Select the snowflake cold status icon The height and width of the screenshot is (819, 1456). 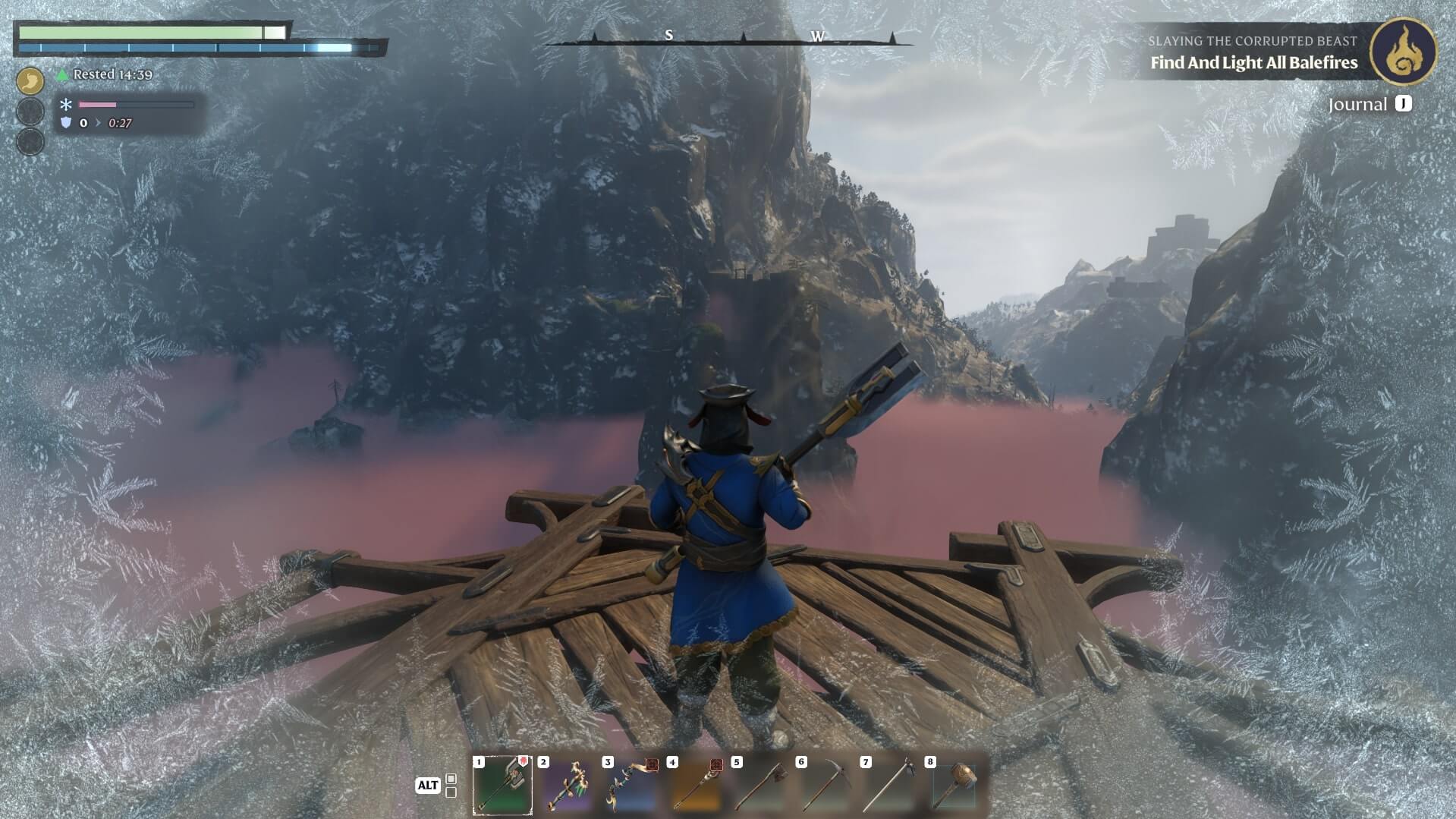point(66,105)
